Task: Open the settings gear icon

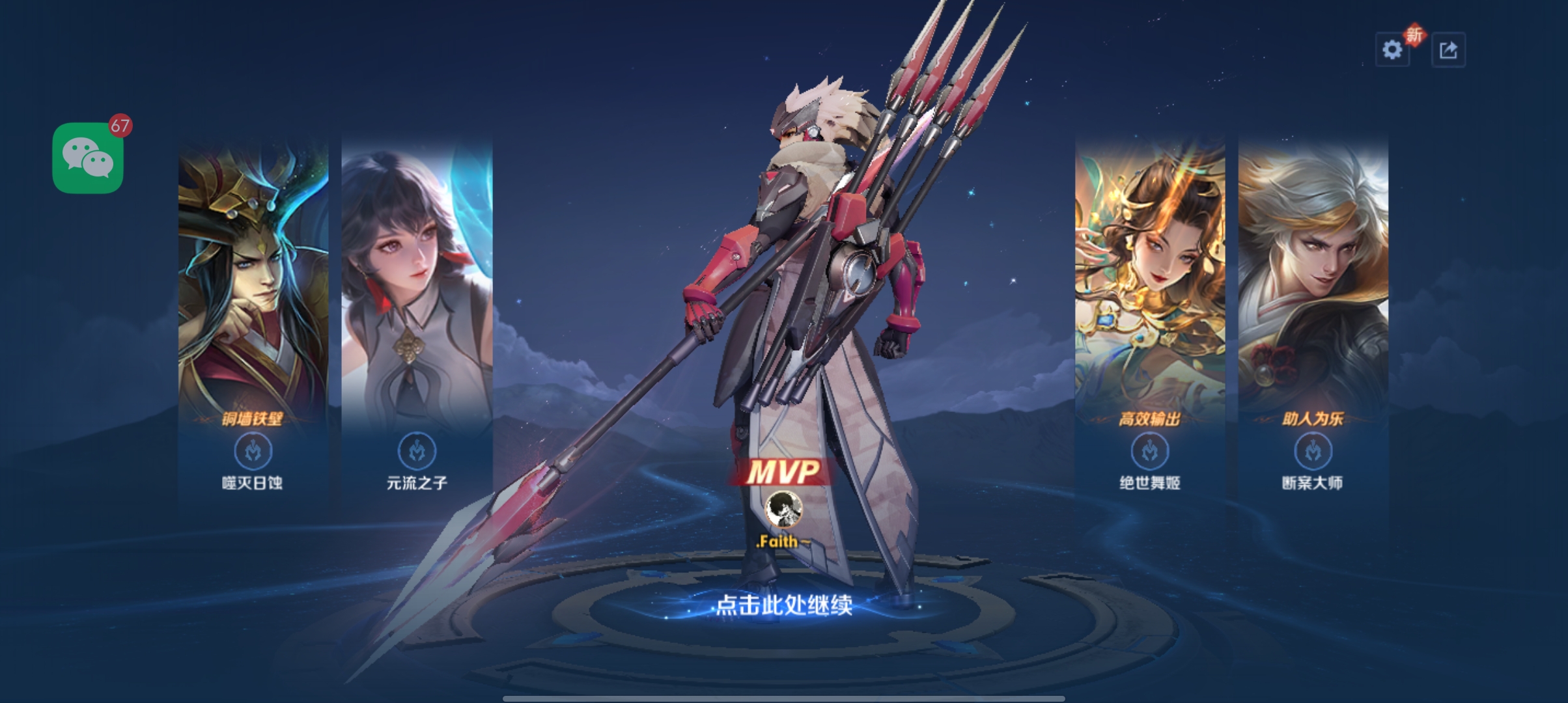Action: [x=1392, y=49]
